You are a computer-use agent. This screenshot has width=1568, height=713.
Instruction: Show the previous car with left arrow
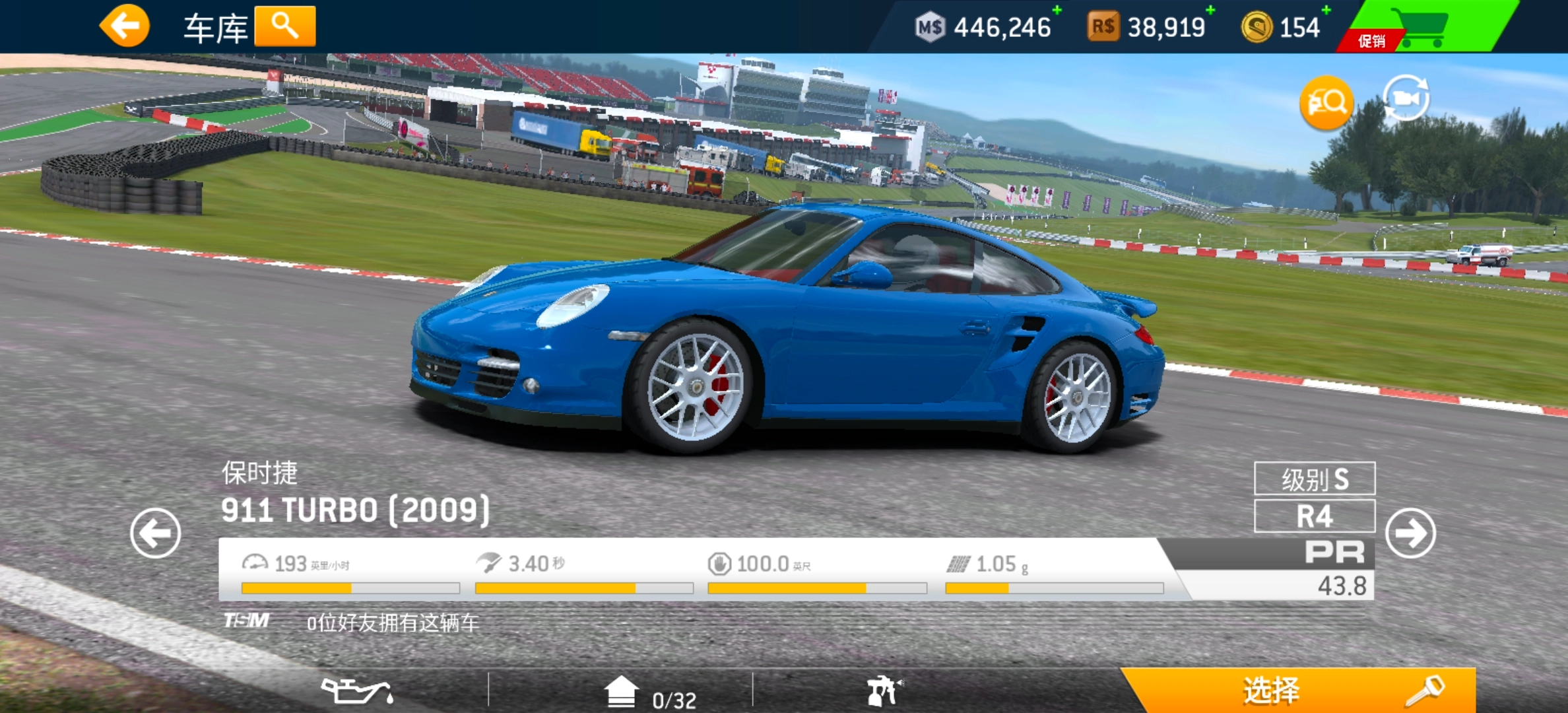(156, 533)
